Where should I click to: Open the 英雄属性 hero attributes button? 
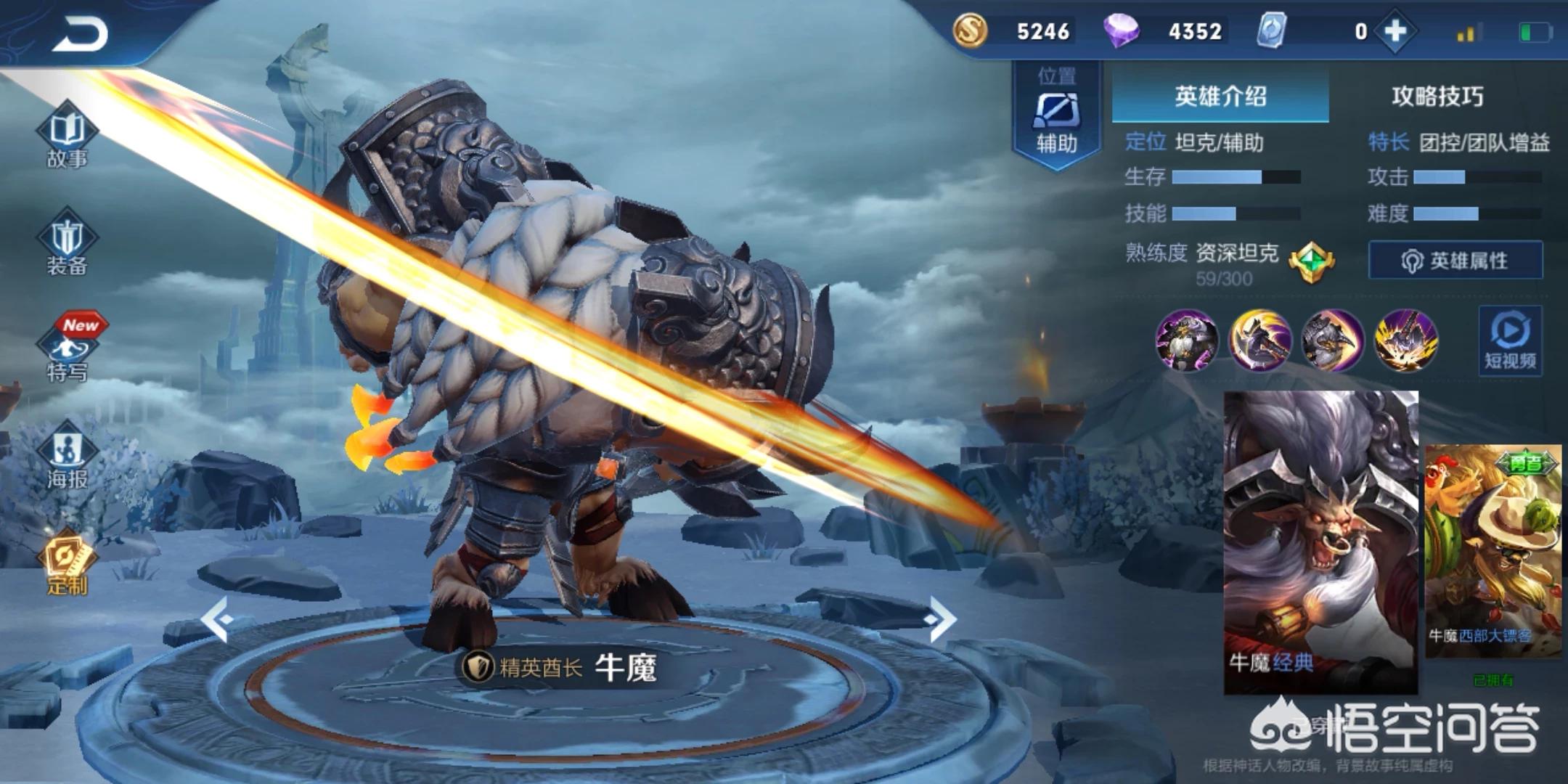point(1455,260)
